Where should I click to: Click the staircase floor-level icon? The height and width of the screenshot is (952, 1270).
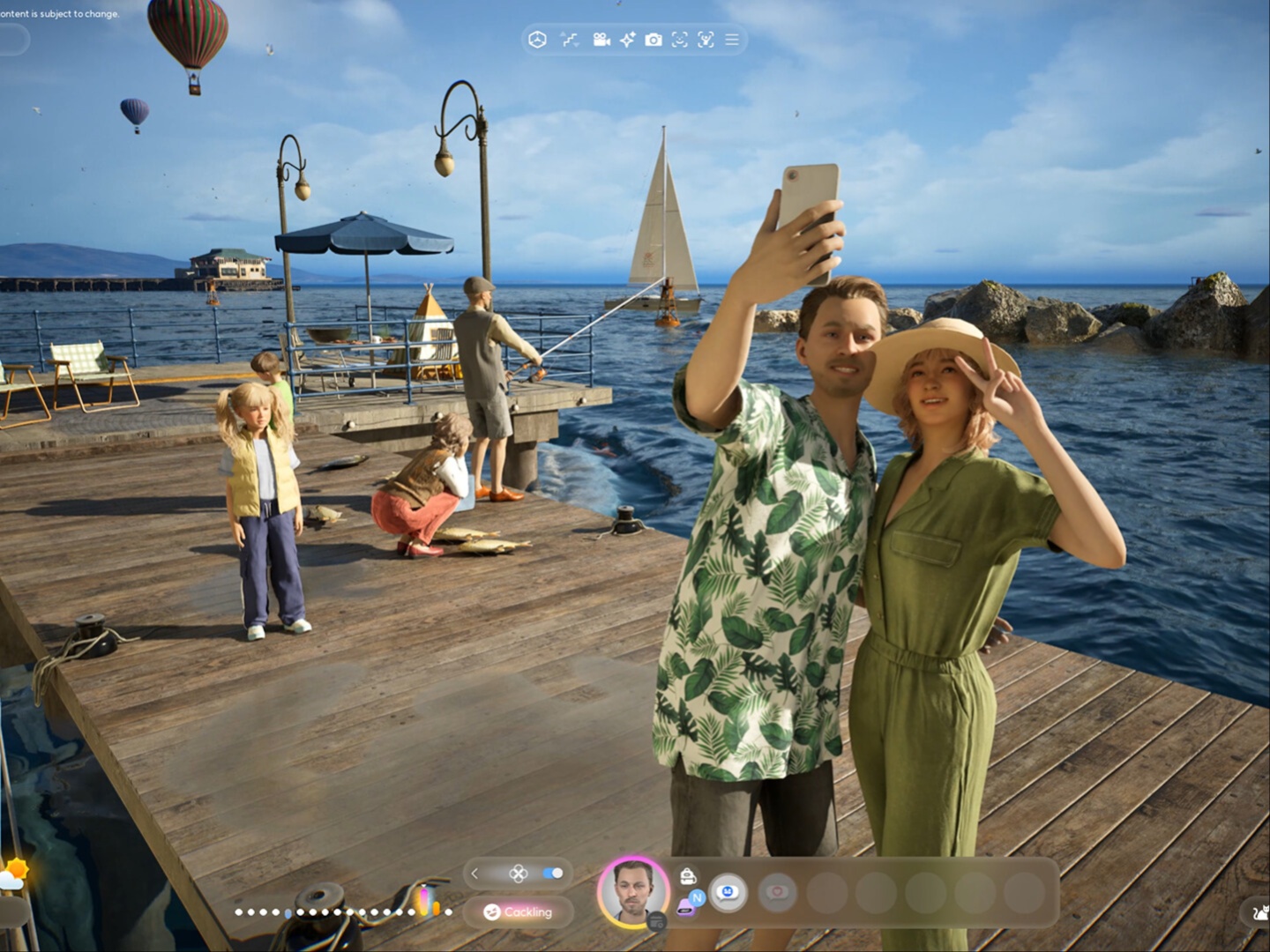[x=570, y=40]
